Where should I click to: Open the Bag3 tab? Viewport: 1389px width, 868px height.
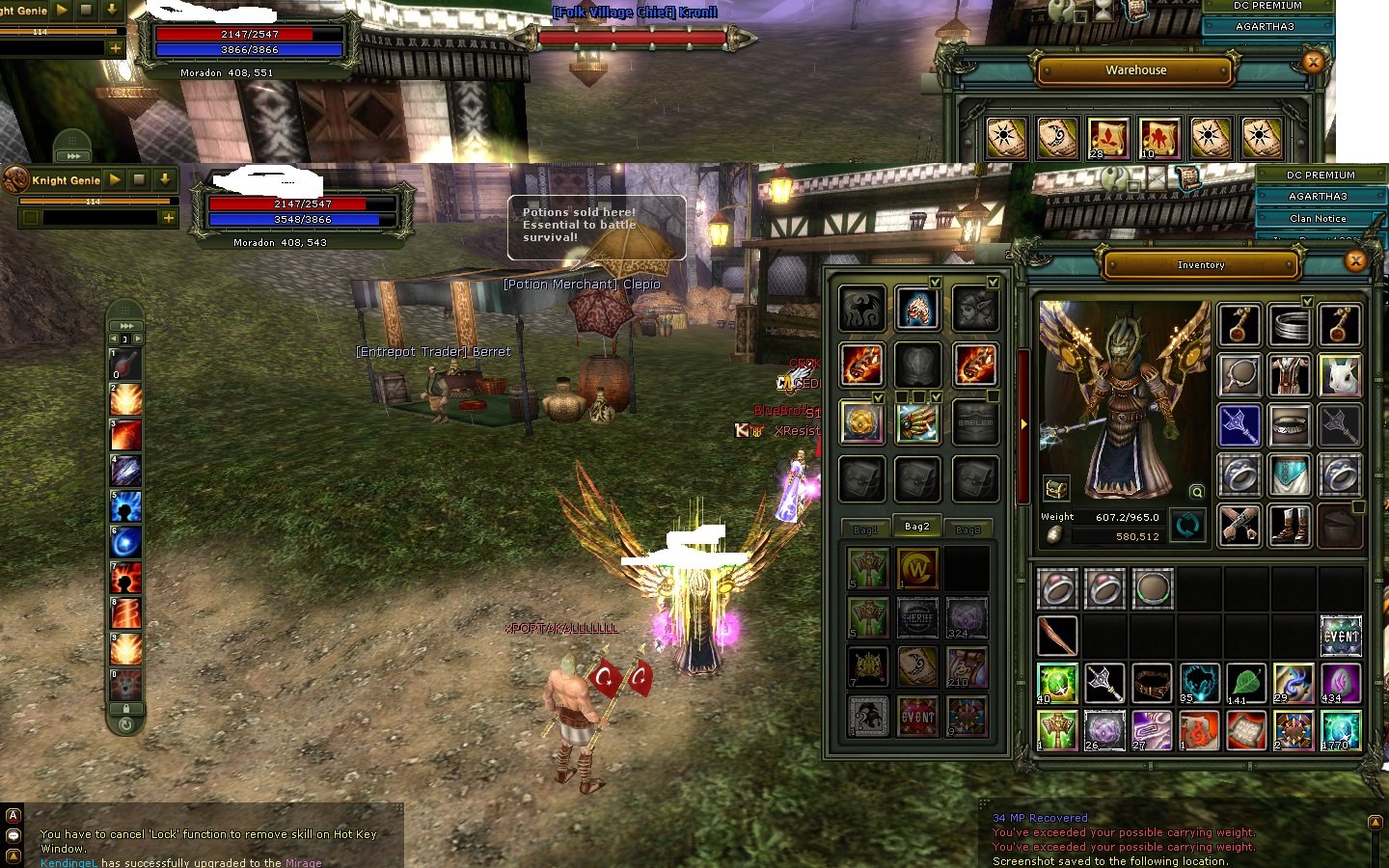click(967, 529)
